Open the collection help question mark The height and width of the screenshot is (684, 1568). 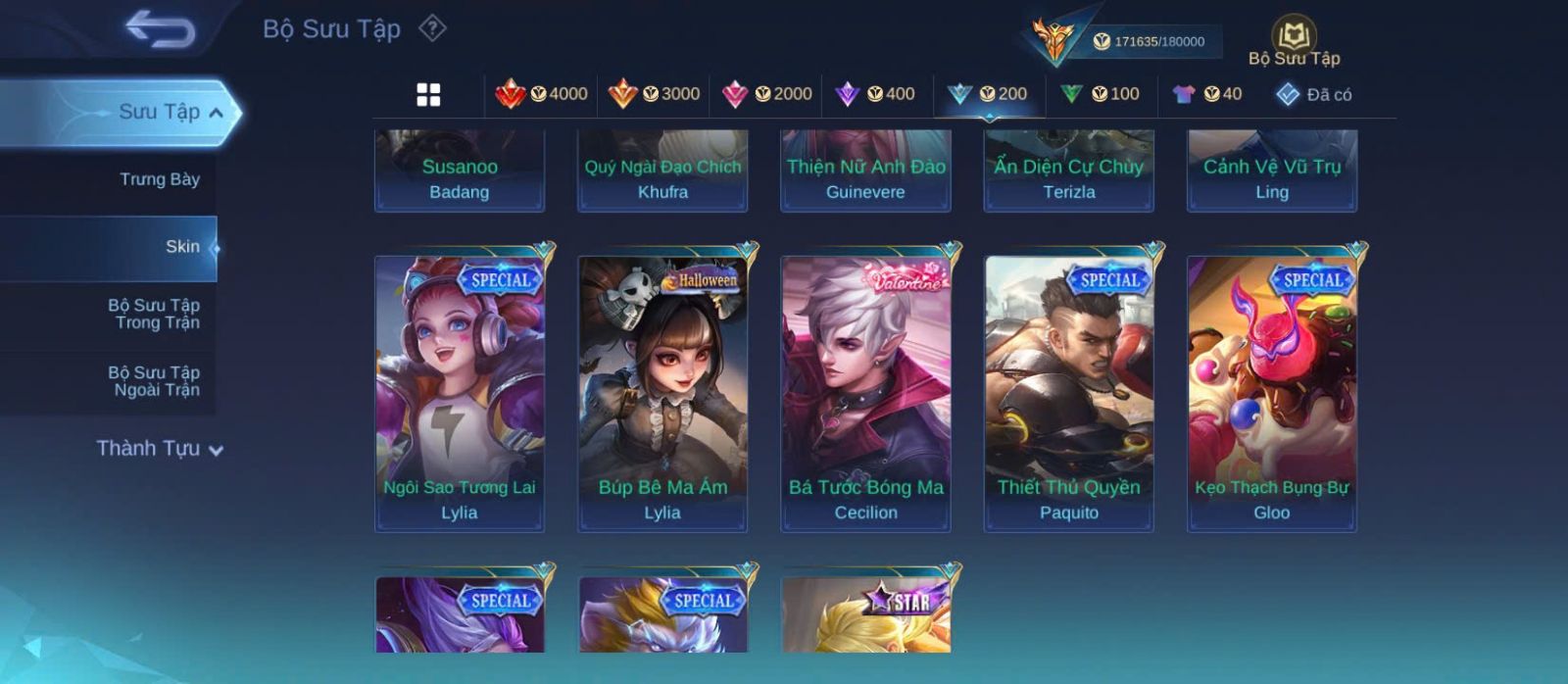pos(432,28)
